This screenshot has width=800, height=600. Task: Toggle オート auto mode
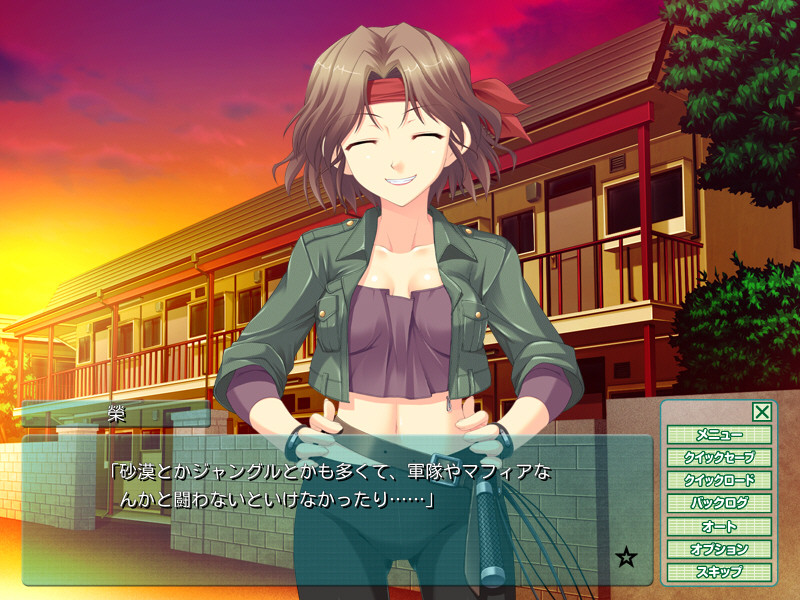click(719, 527)
